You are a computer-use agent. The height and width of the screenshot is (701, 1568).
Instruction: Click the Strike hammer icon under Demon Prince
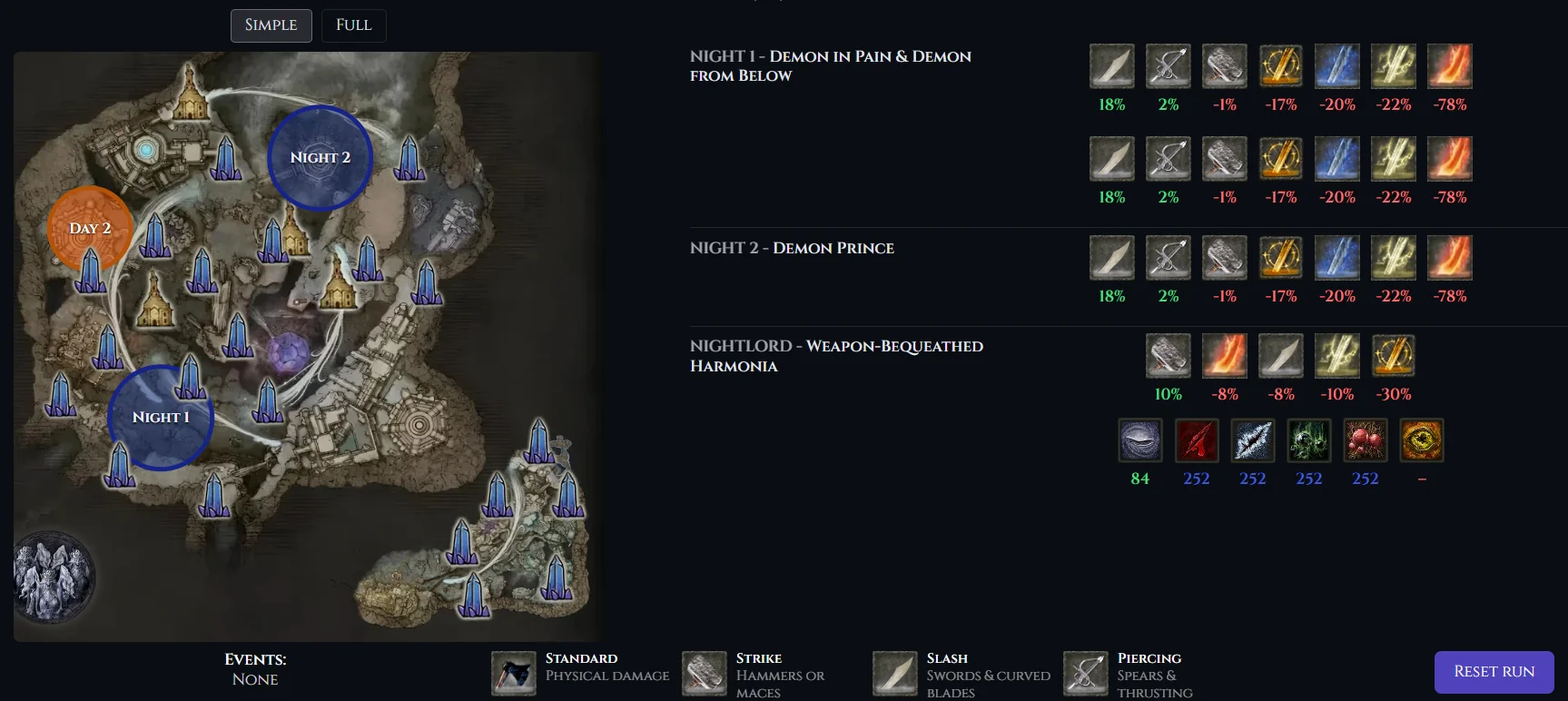tap(1224, 257)
